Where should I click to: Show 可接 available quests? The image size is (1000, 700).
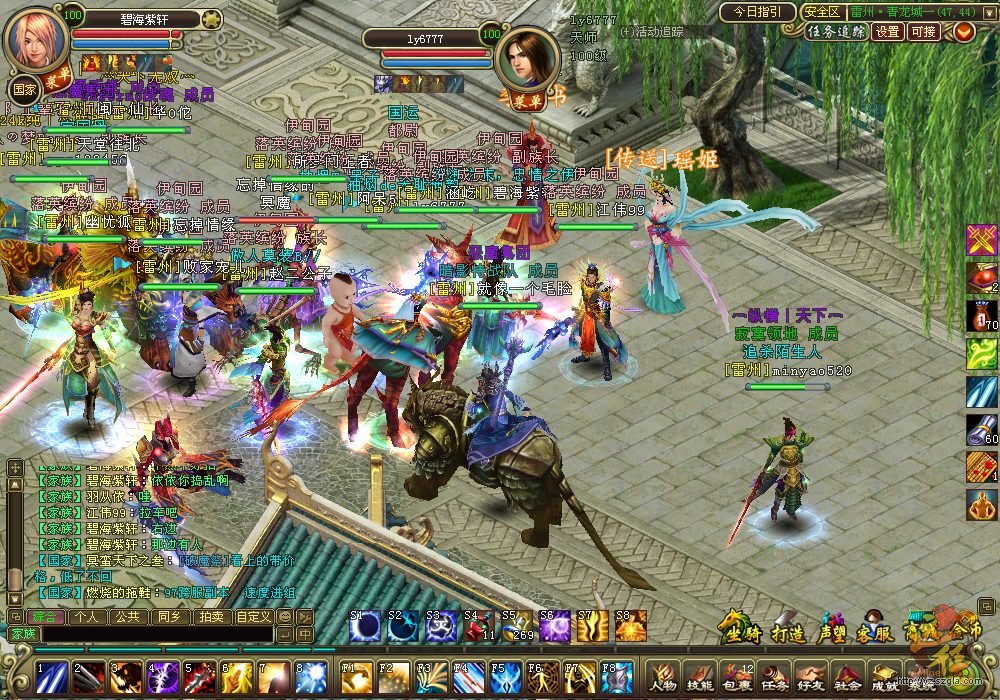[x=924, y=31]
